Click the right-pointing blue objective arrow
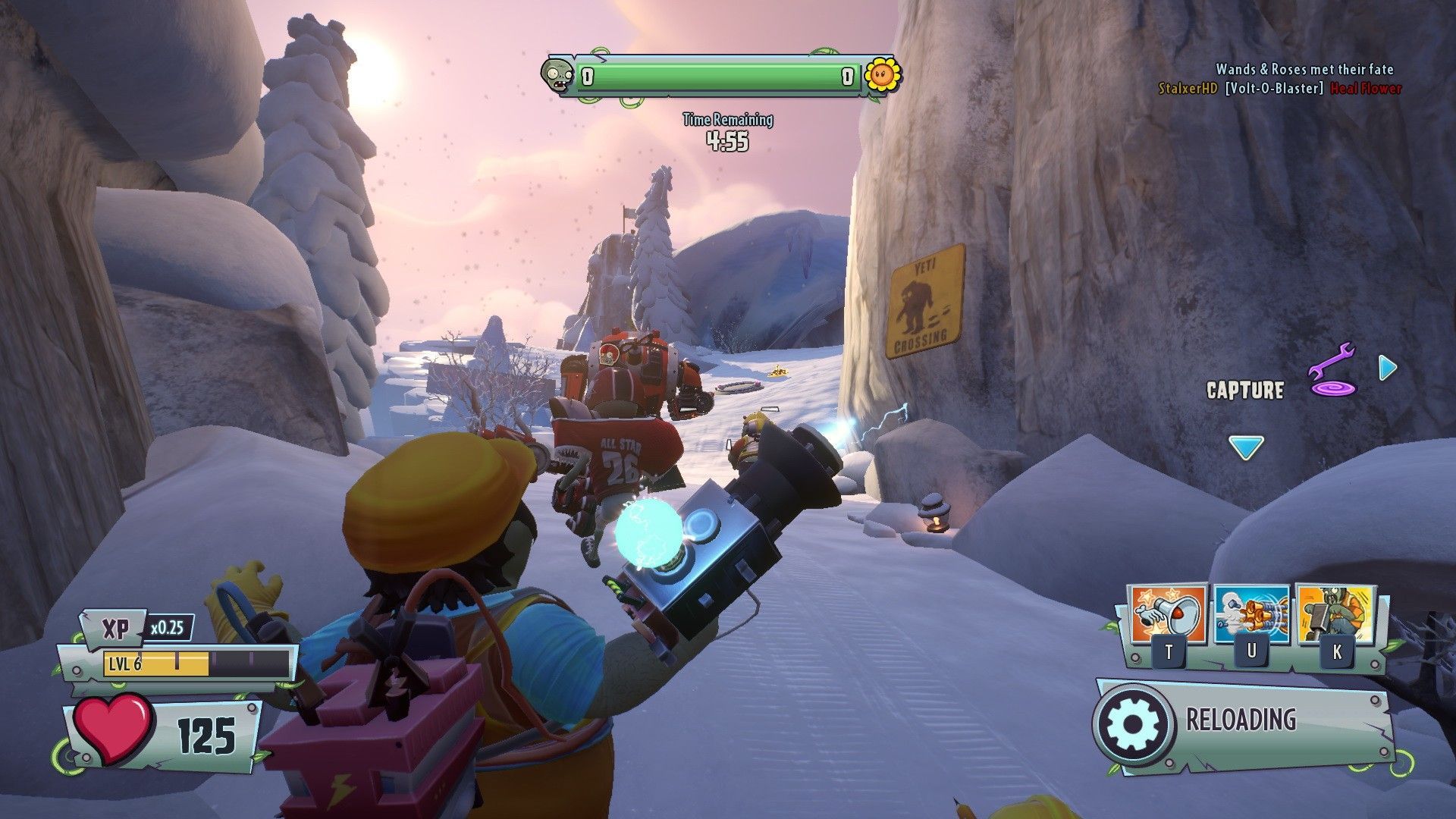The image size is (1456, 819). pos(1387,368)
